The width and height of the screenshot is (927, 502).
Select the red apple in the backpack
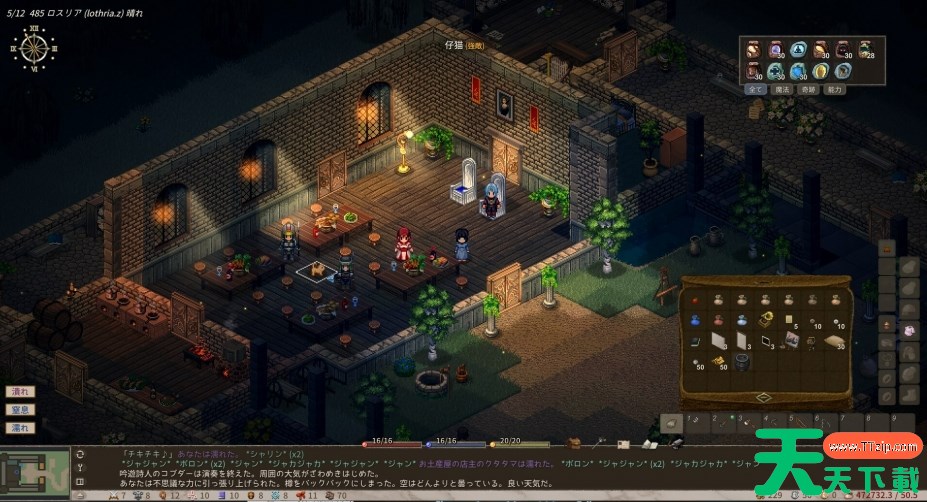[696, 300]
